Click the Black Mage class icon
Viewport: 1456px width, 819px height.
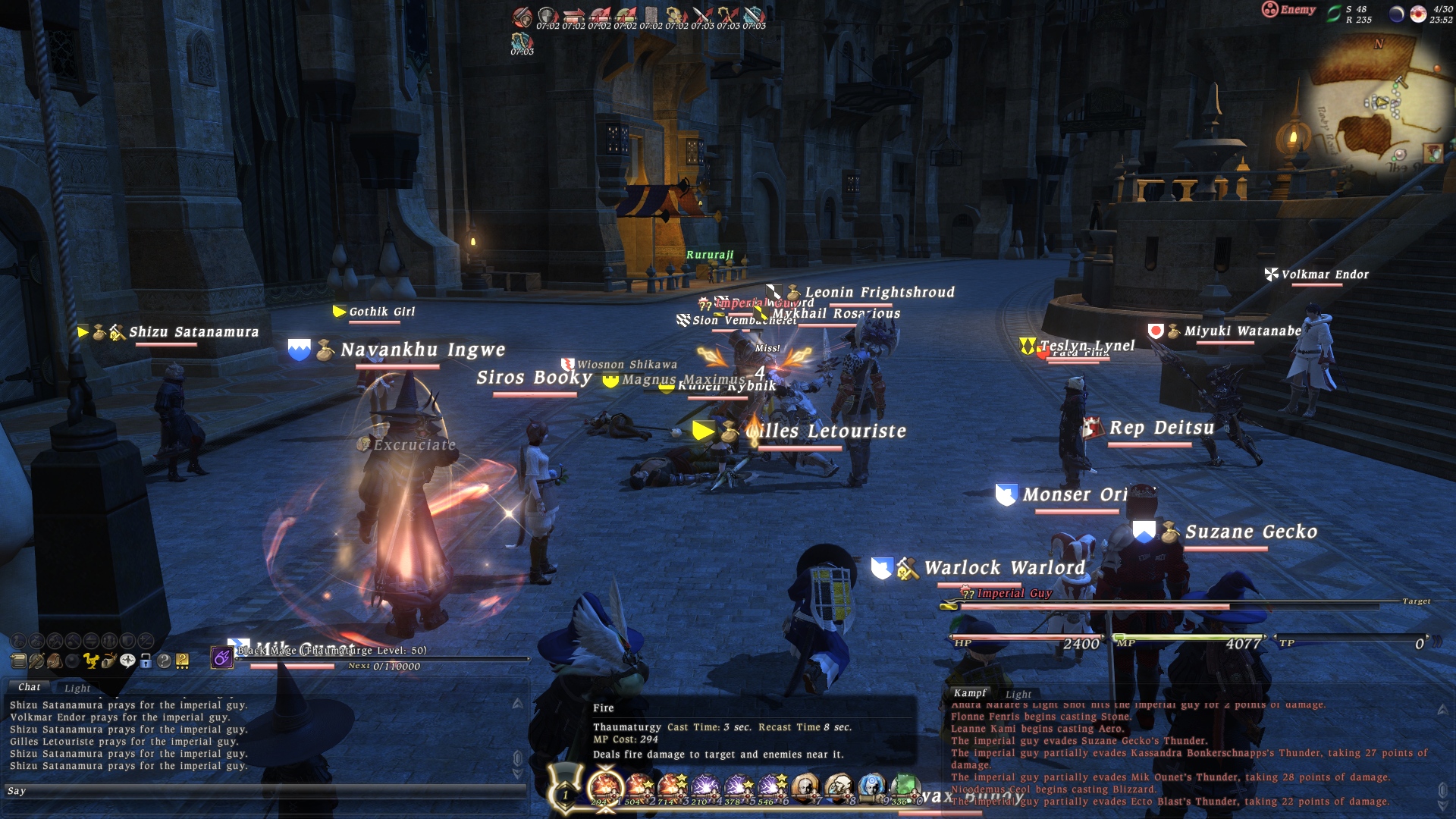tap(221, 657)
